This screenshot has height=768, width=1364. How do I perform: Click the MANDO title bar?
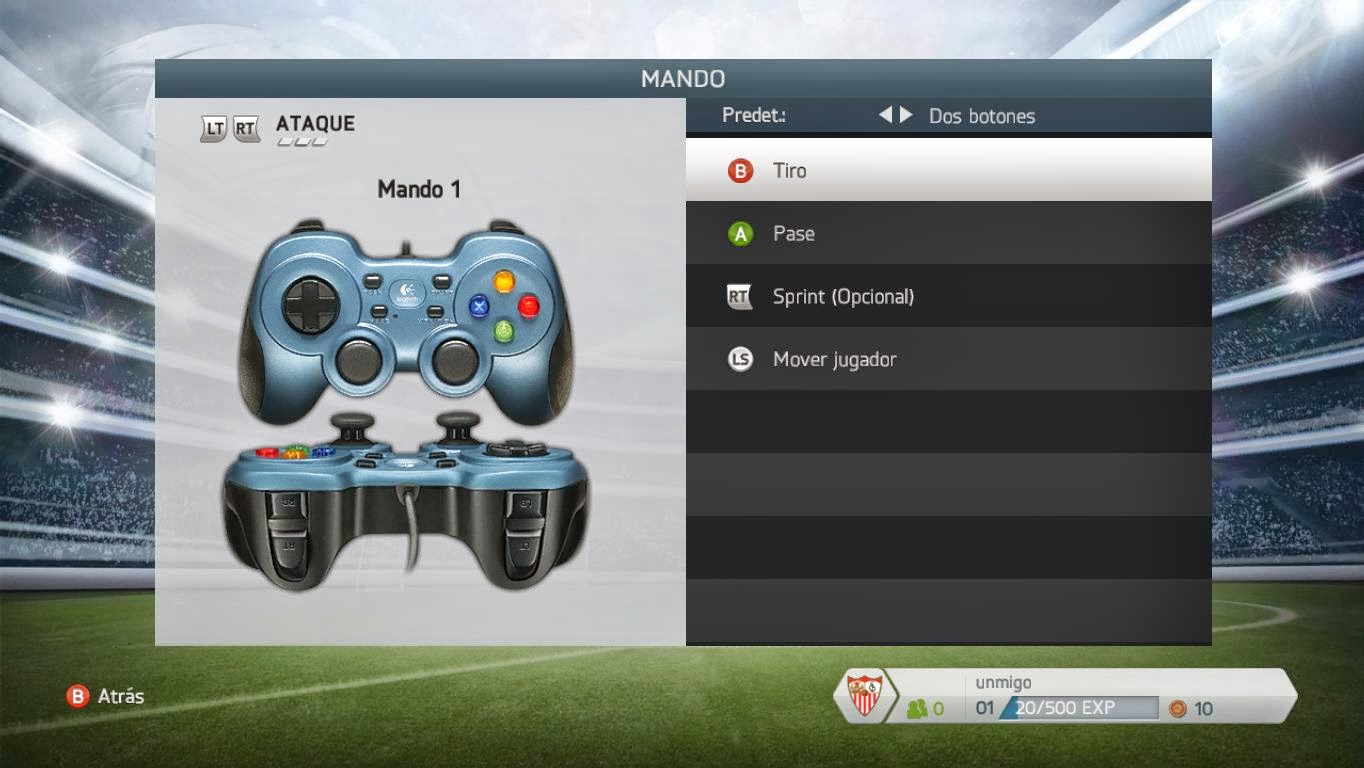coord(684,79)
